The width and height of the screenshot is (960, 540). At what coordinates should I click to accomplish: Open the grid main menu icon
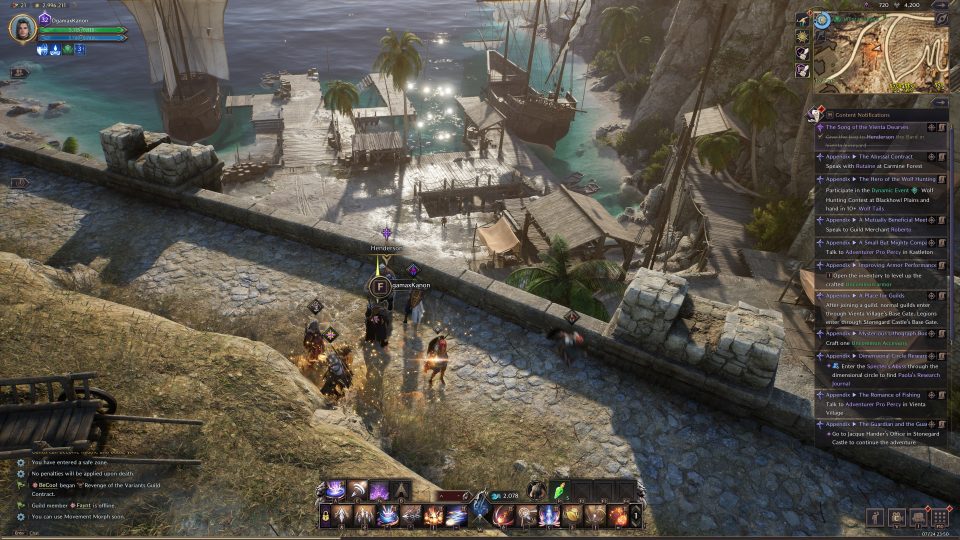(939, 517)
